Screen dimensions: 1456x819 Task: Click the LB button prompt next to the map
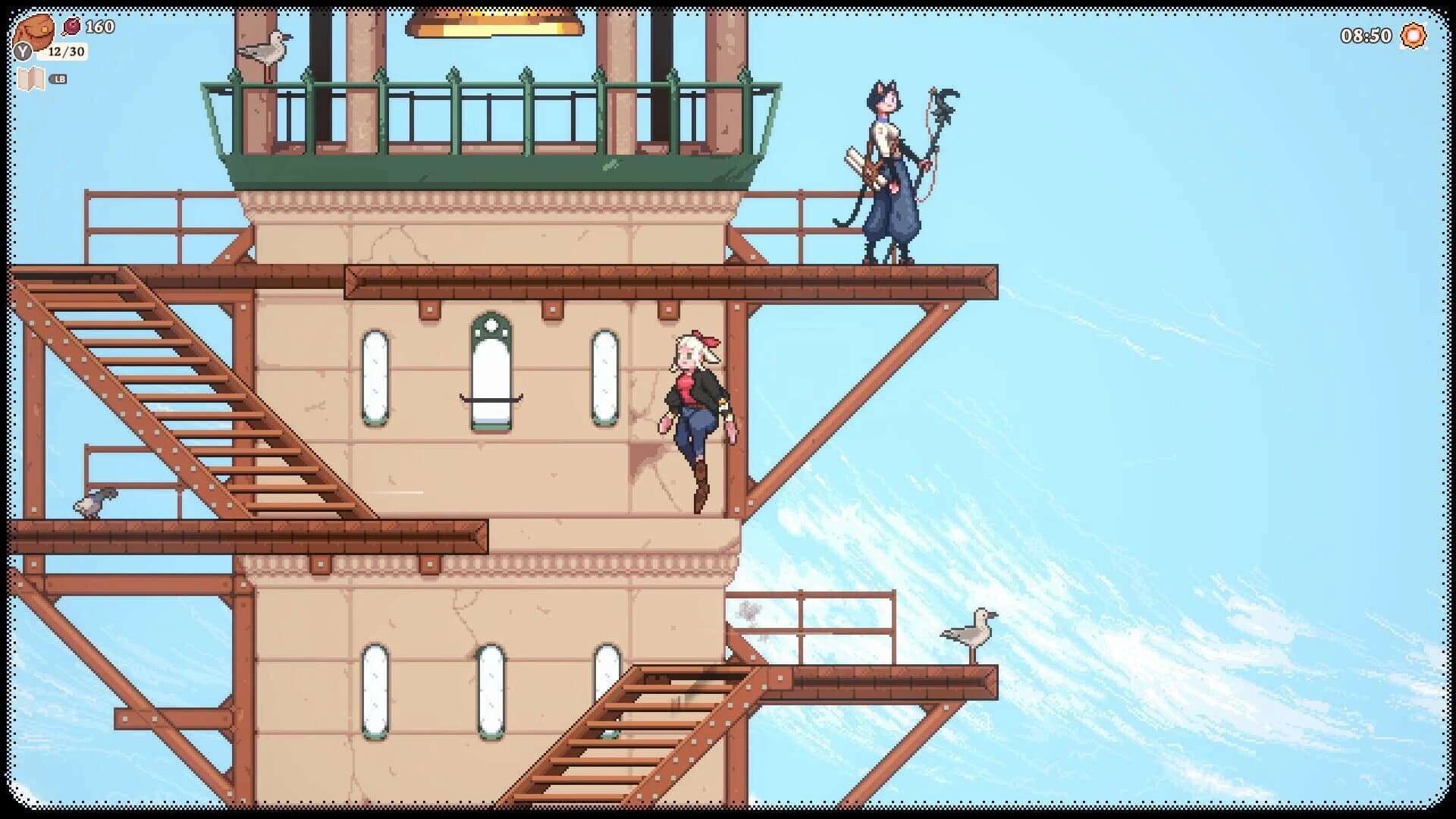[58, 77]
